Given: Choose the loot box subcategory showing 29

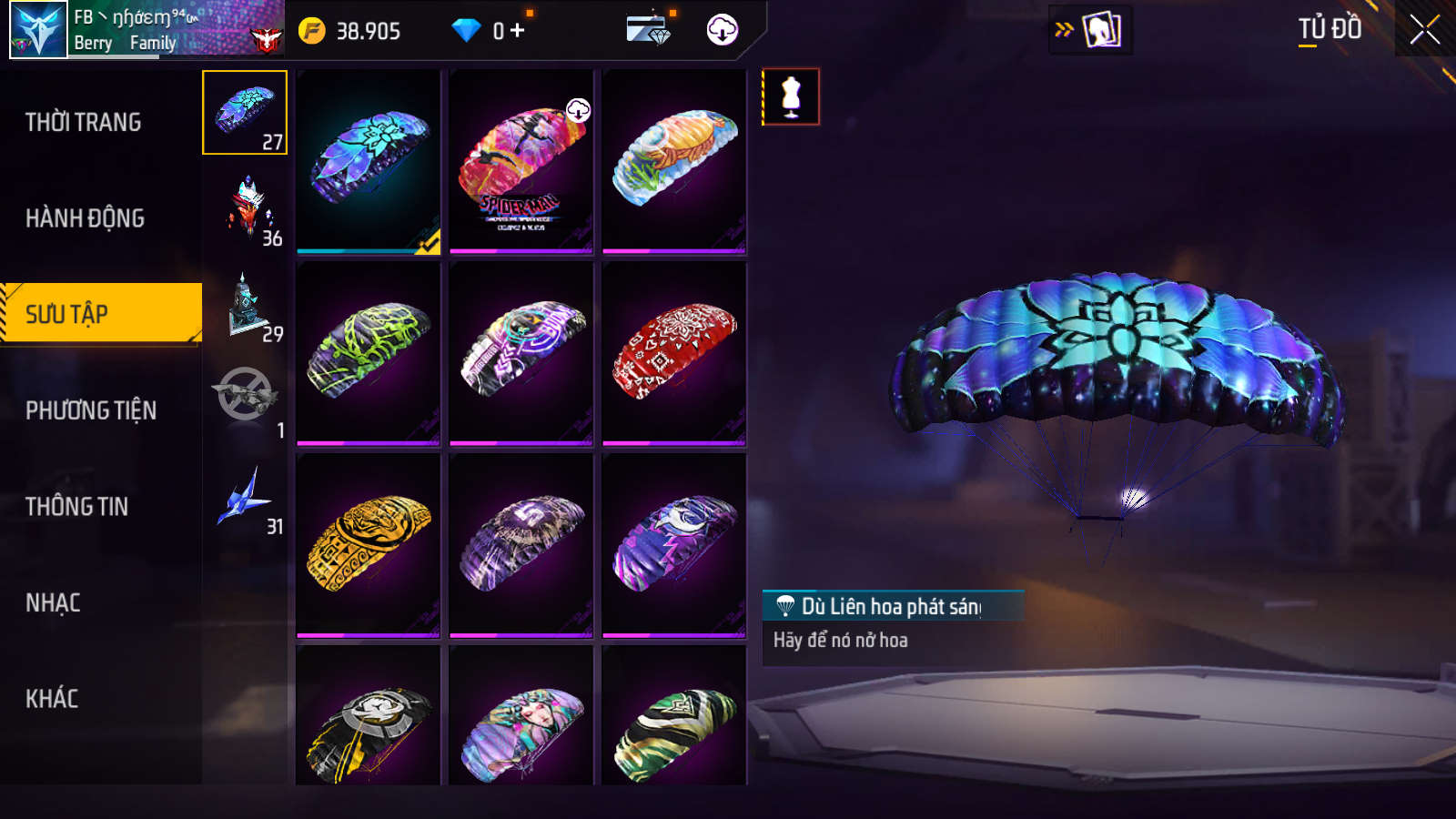Looking at the screenshot, I should pyautogui.click(x=246, y=306).
